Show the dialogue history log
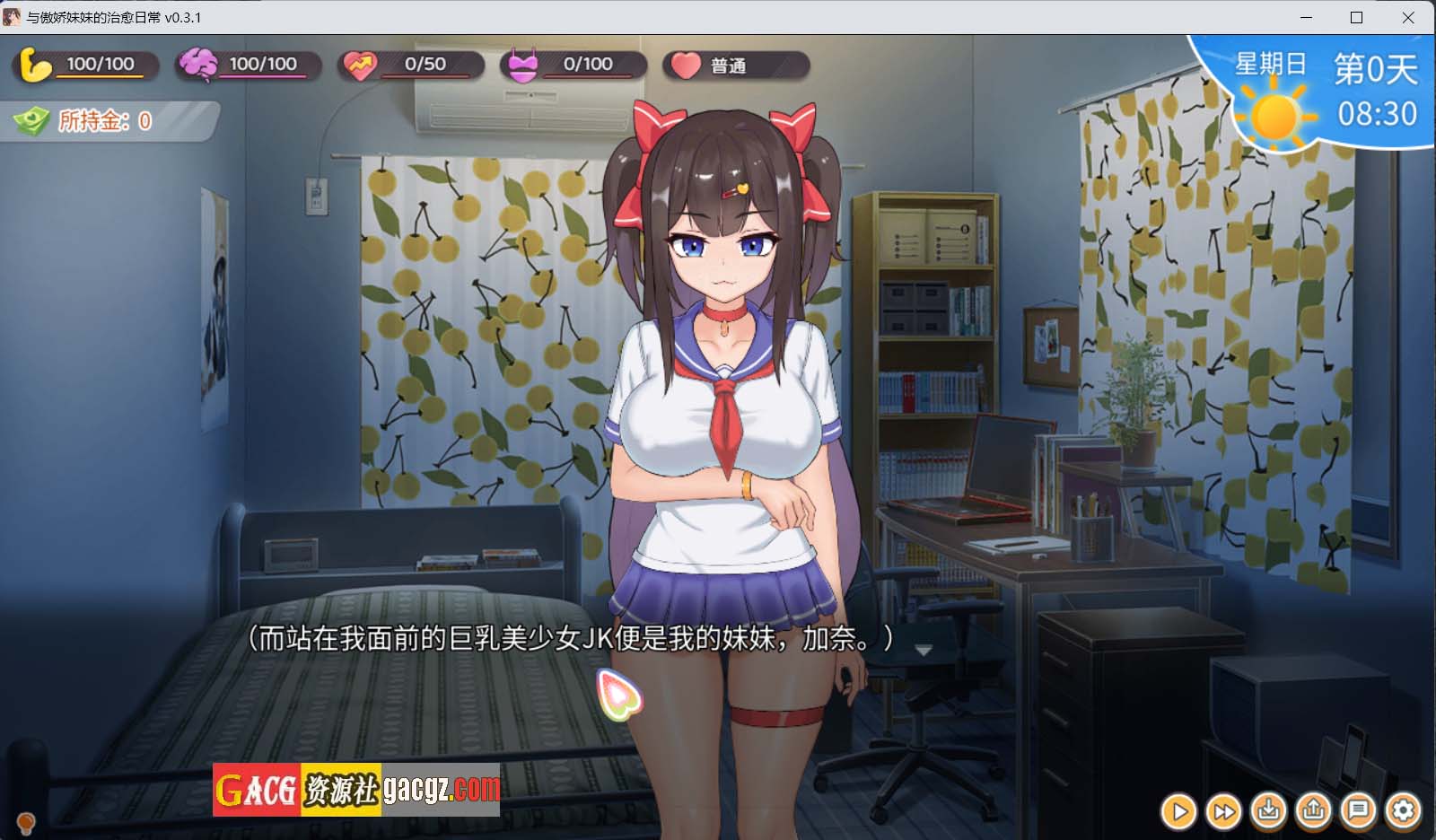The image size is (1436, 840). pos(1359,811)
